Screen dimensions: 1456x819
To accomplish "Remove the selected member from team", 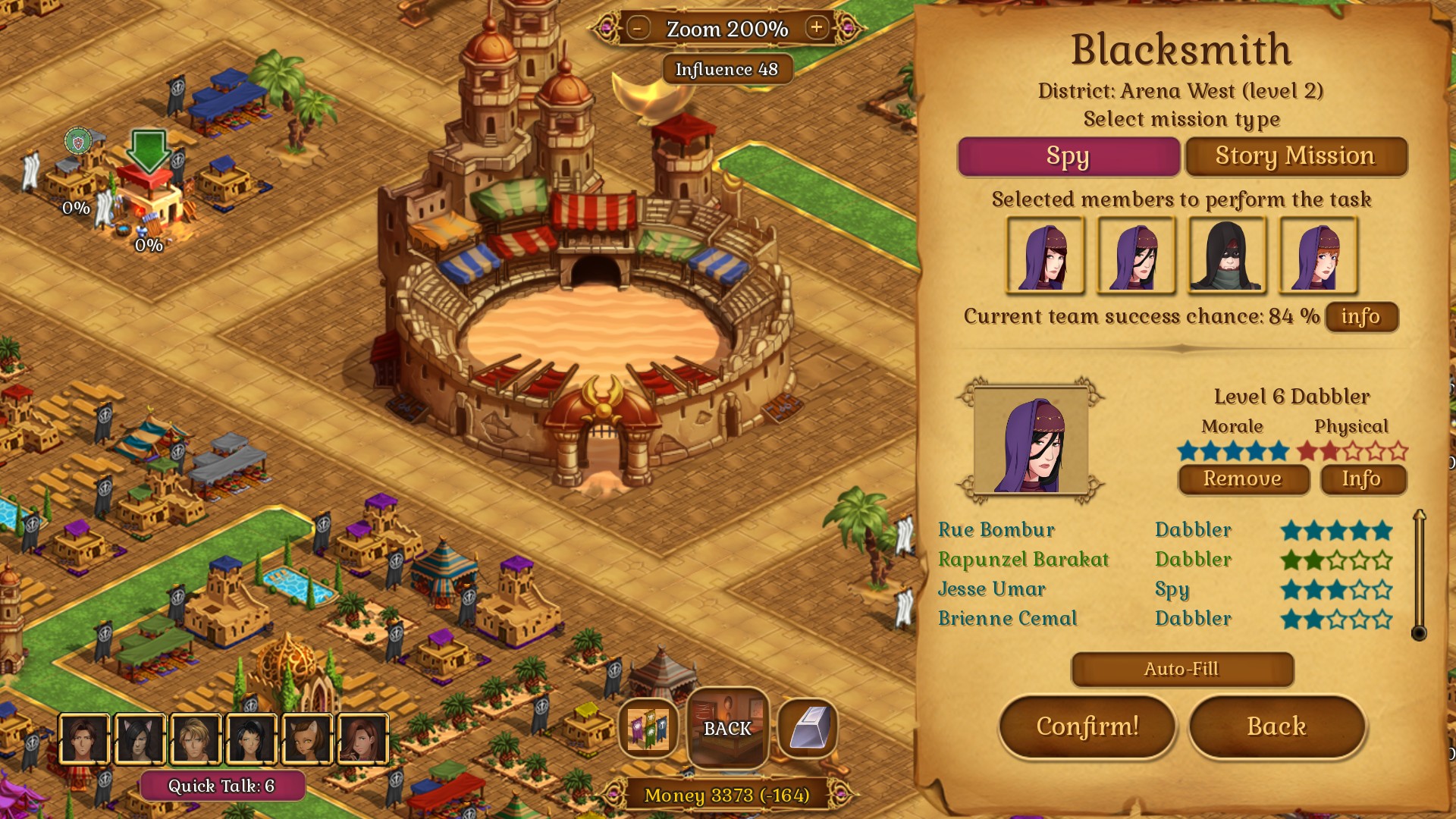I will pyautogui.click(x=1243, y=479).
